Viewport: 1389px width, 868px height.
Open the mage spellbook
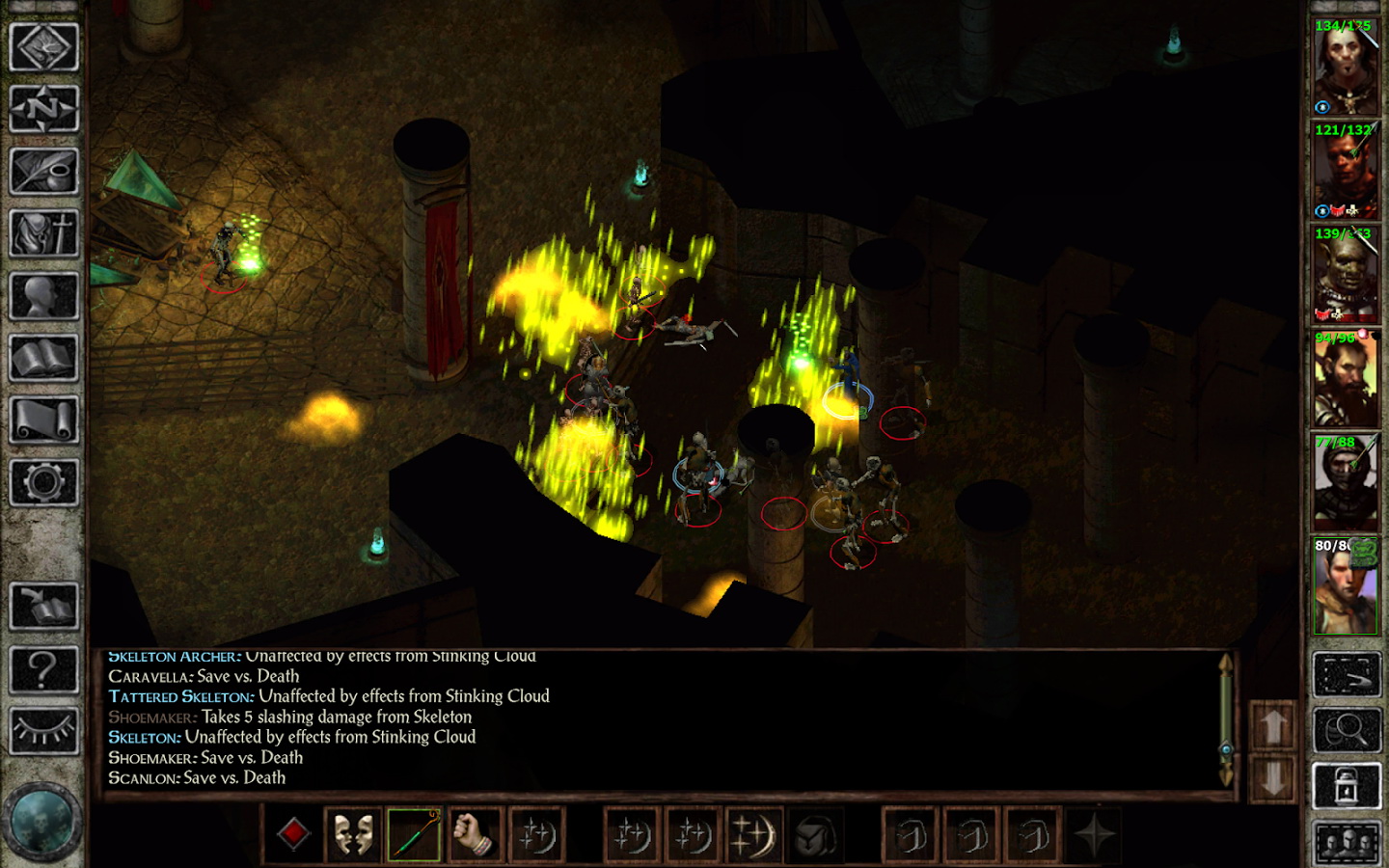pos(43,358)
